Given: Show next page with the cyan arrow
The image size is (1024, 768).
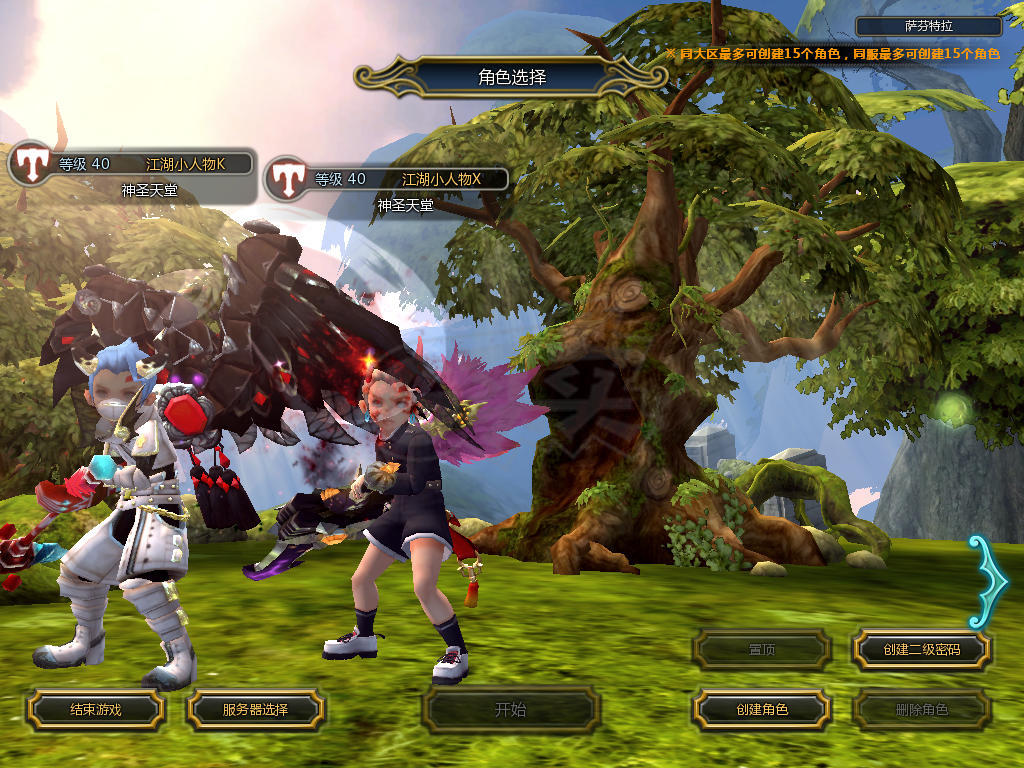Looking at the screenshot, I should point(990,580).
